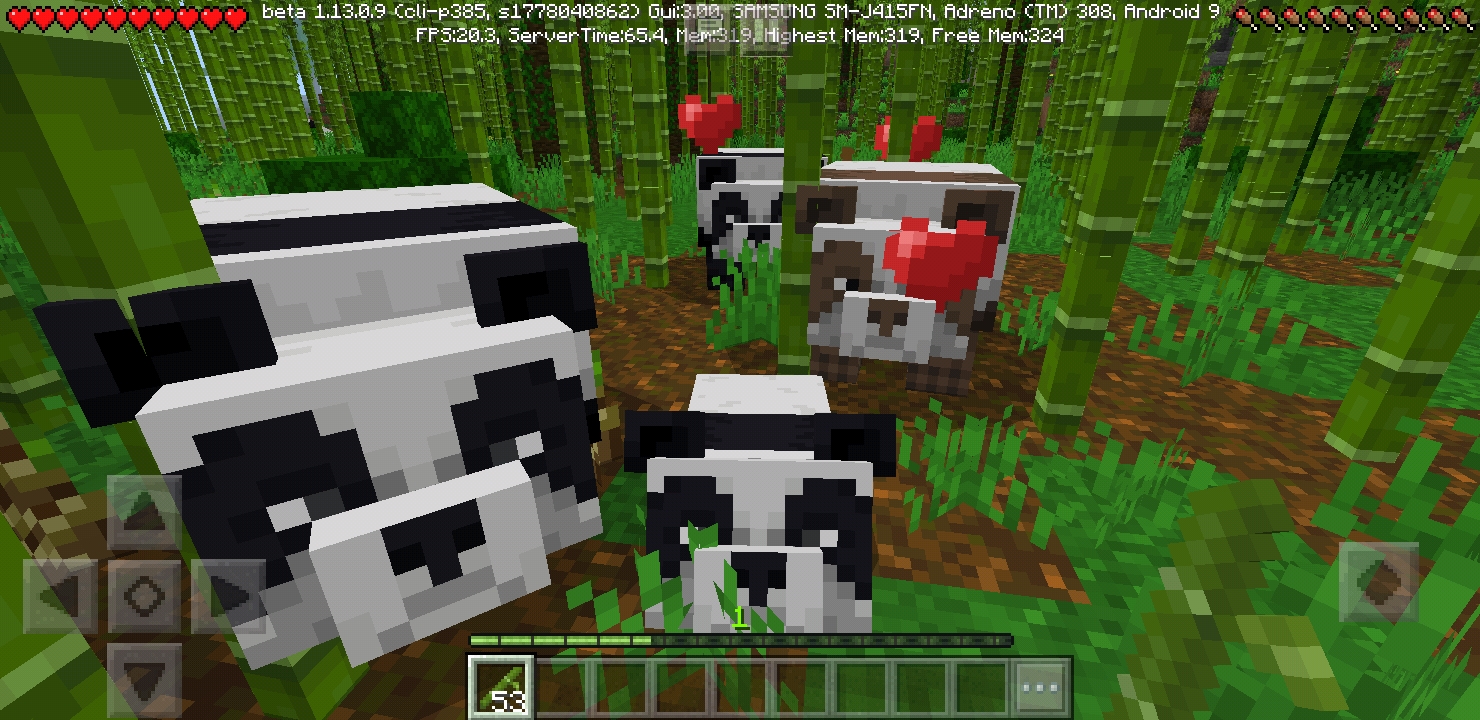Select the bamboo hotbar slot
The height and width of the screenshot is (720, 1480).
click(502, 688)
